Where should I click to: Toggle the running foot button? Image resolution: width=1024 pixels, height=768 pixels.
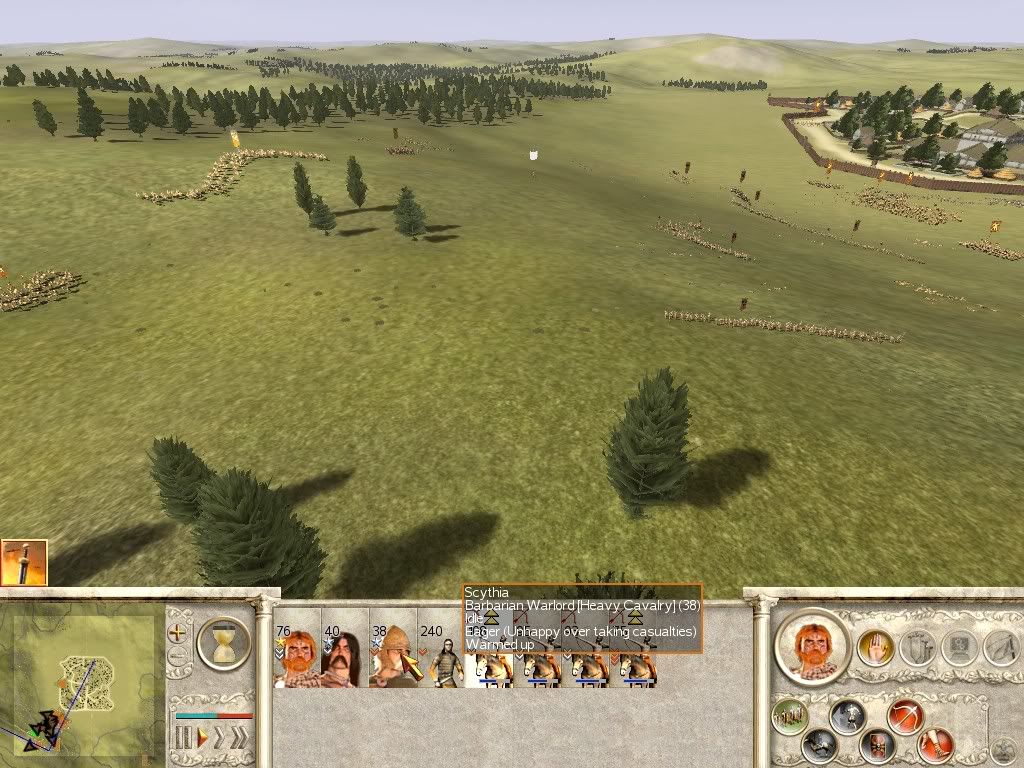coord(938,745)
